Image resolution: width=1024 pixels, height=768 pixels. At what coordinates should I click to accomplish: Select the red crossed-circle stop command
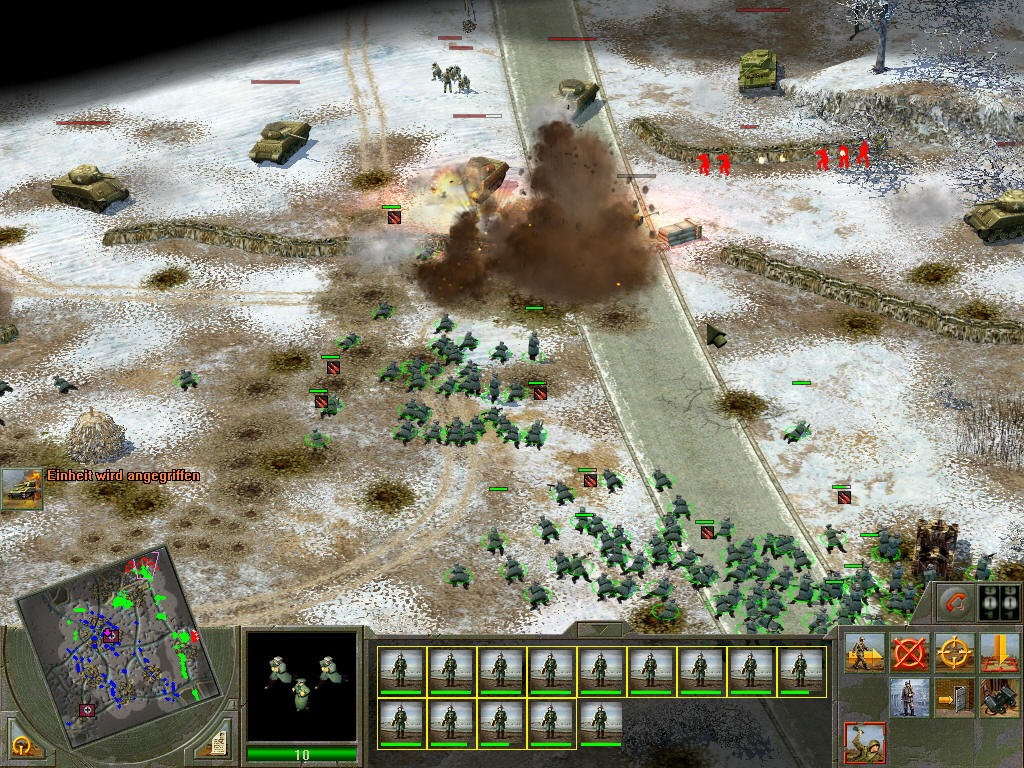[908, 652]
